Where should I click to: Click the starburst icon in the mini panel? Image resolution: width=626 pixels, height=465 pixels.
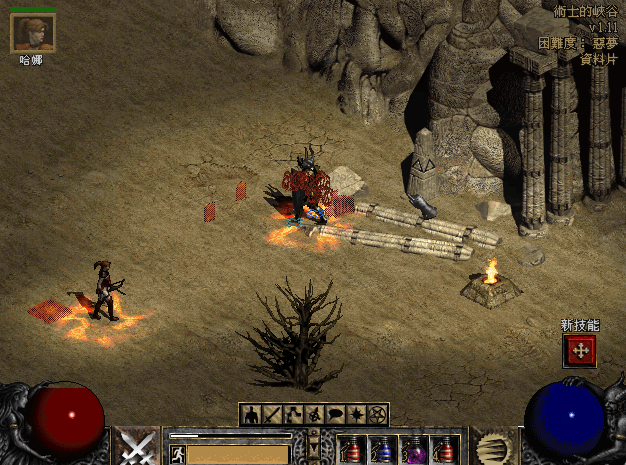coord(356,414)
